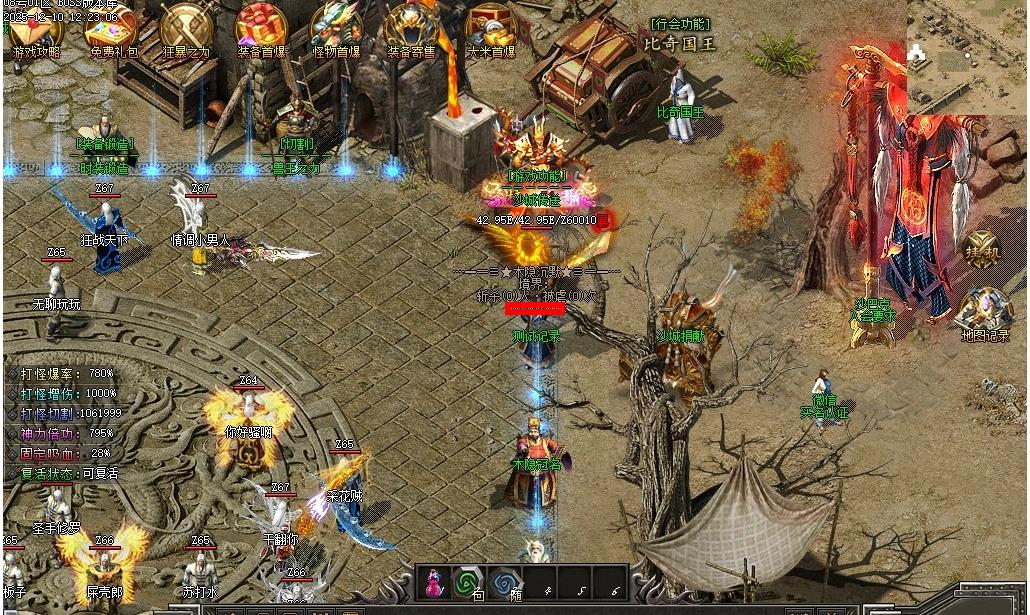The image size is (1030, 615).
Task: Open the 装备寄售 consignment icon
Action: pyautogui.click(x=412, y=28)
